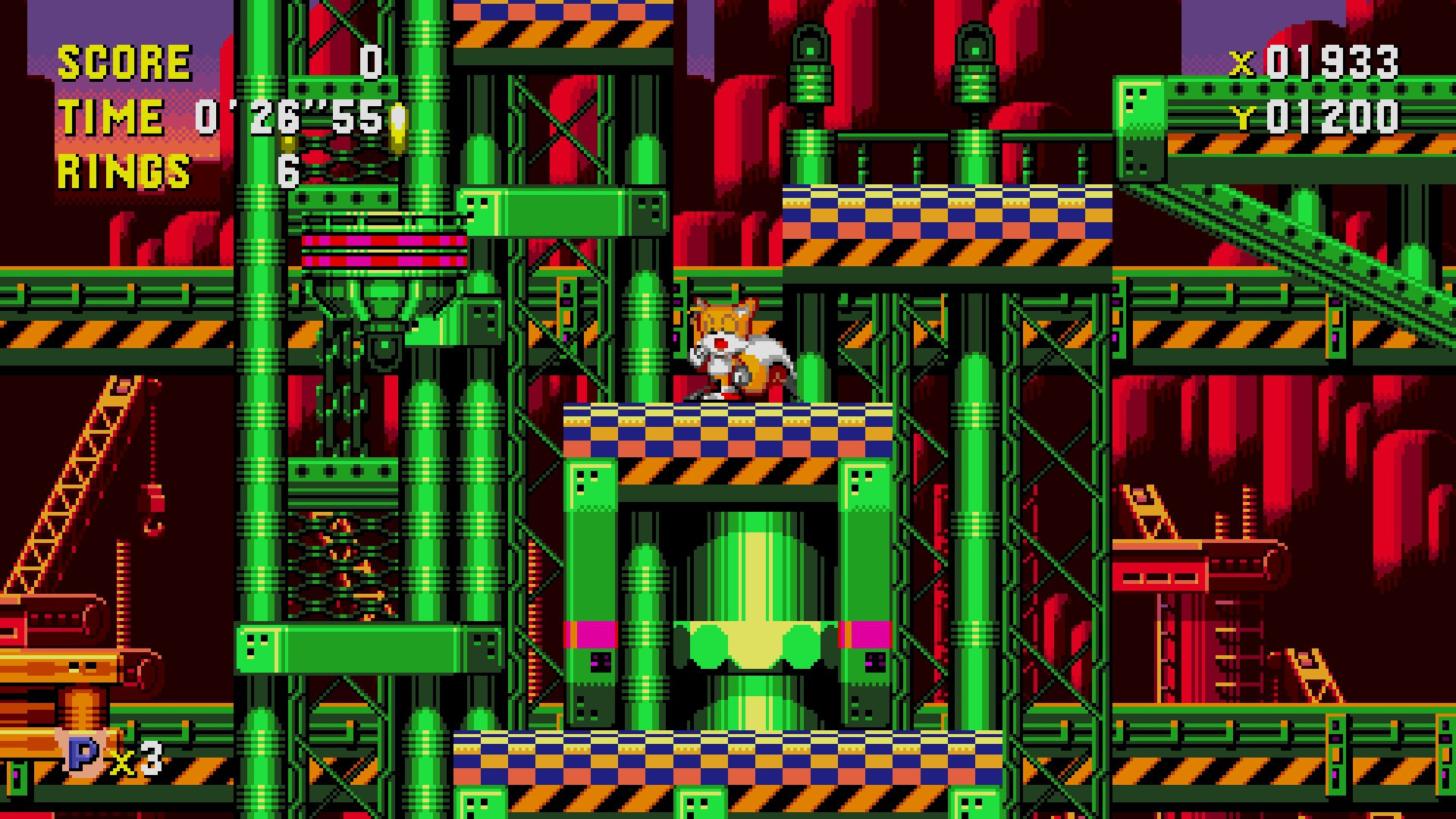Click the timer showing 0'26"55
The width and height of the screenshot is (1456, 819).
292,115
